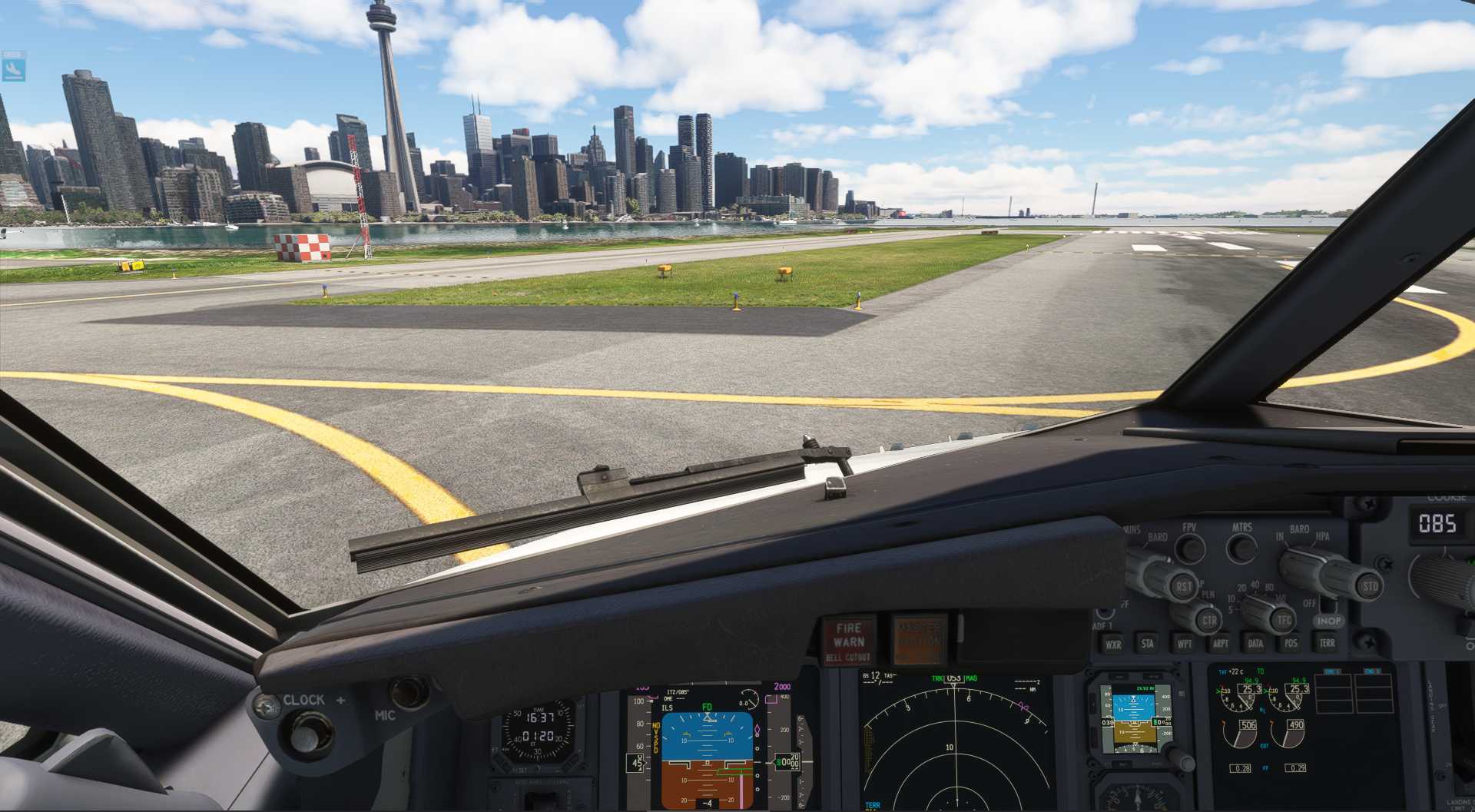Reset the MASTER CAUTION light

pos(918,639)
